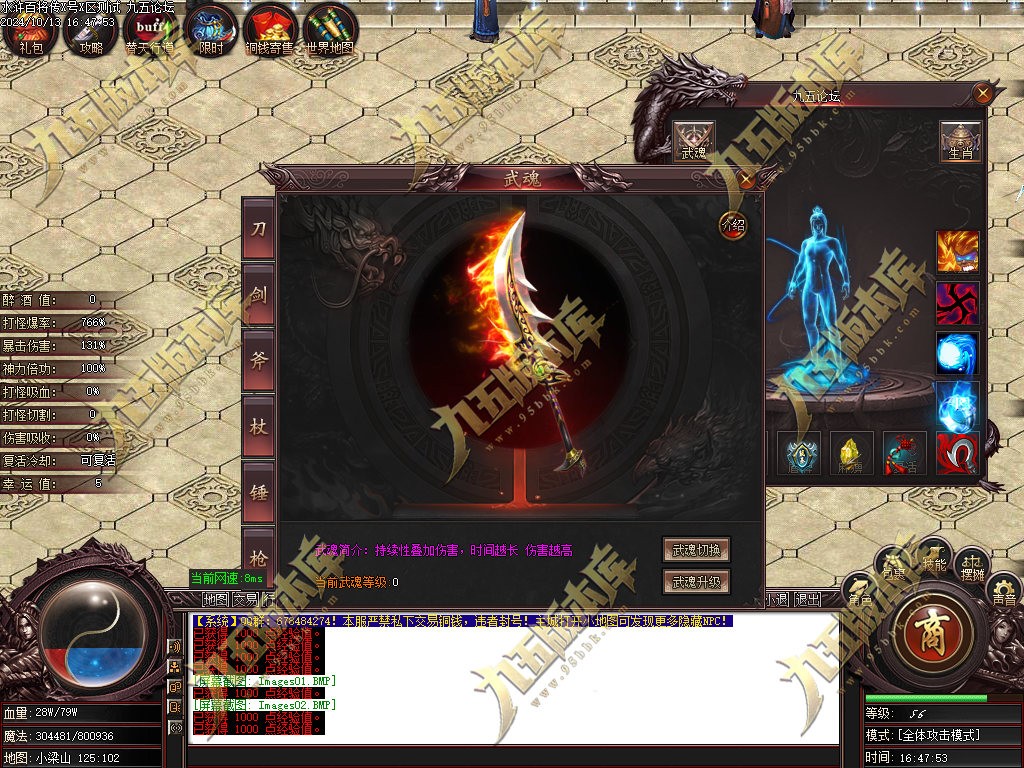Open the 生肖 zodiac button
This screenshot has height=768, width=1024.
[x=960, y=142]
